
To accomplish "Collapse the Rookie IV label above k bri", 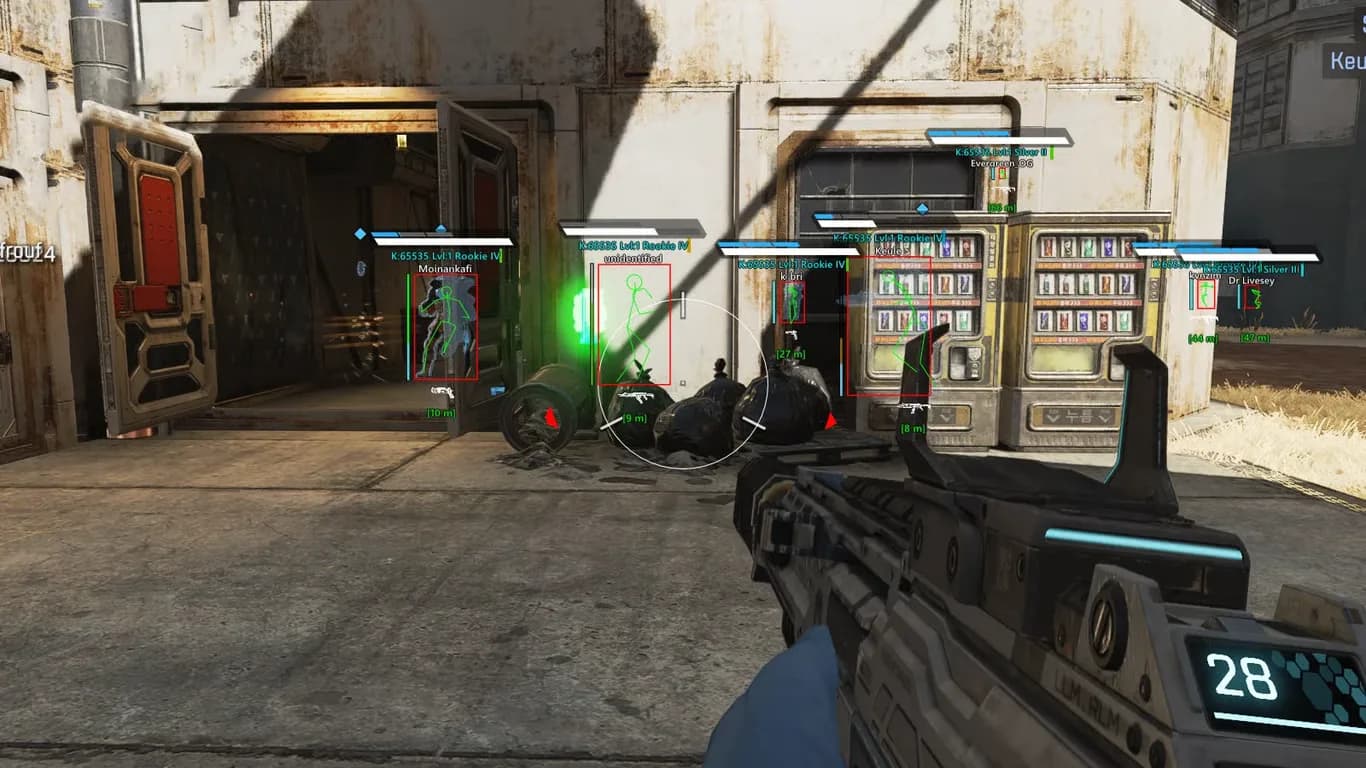I will coord(792,265).
